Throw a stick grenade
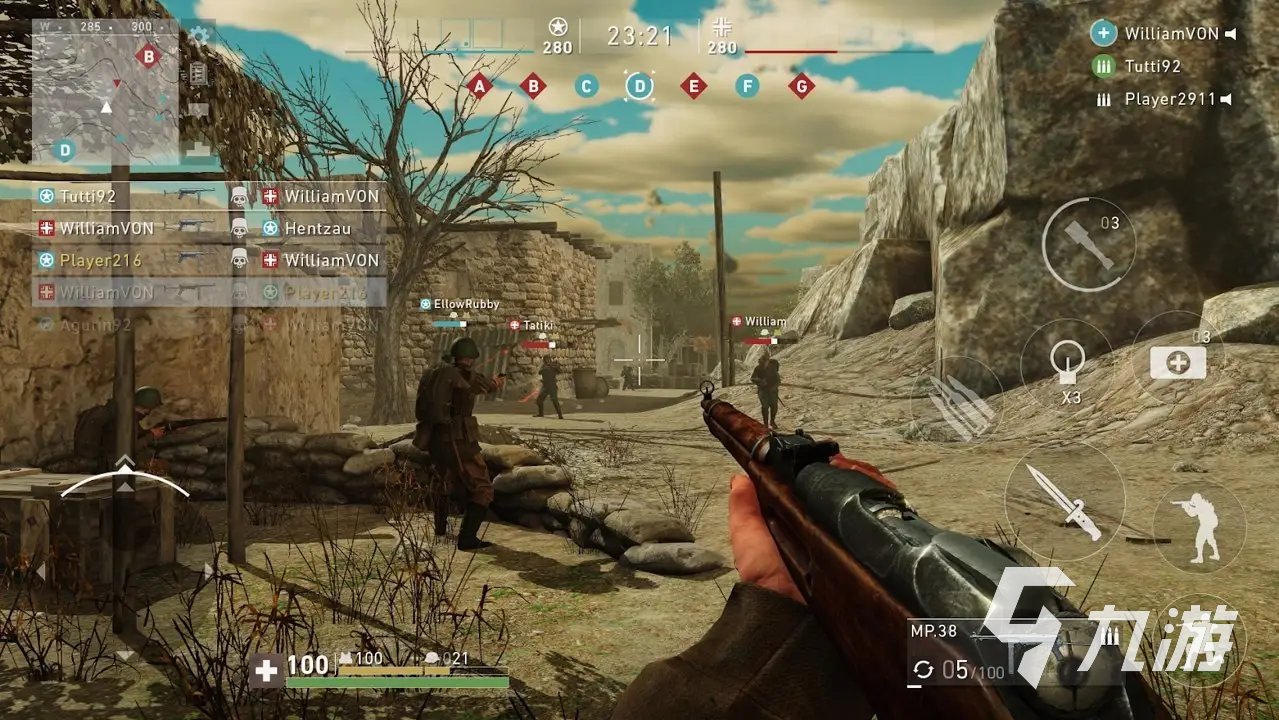The height and width of the screenshot is (720, 1279). (x=1089, y=245)
